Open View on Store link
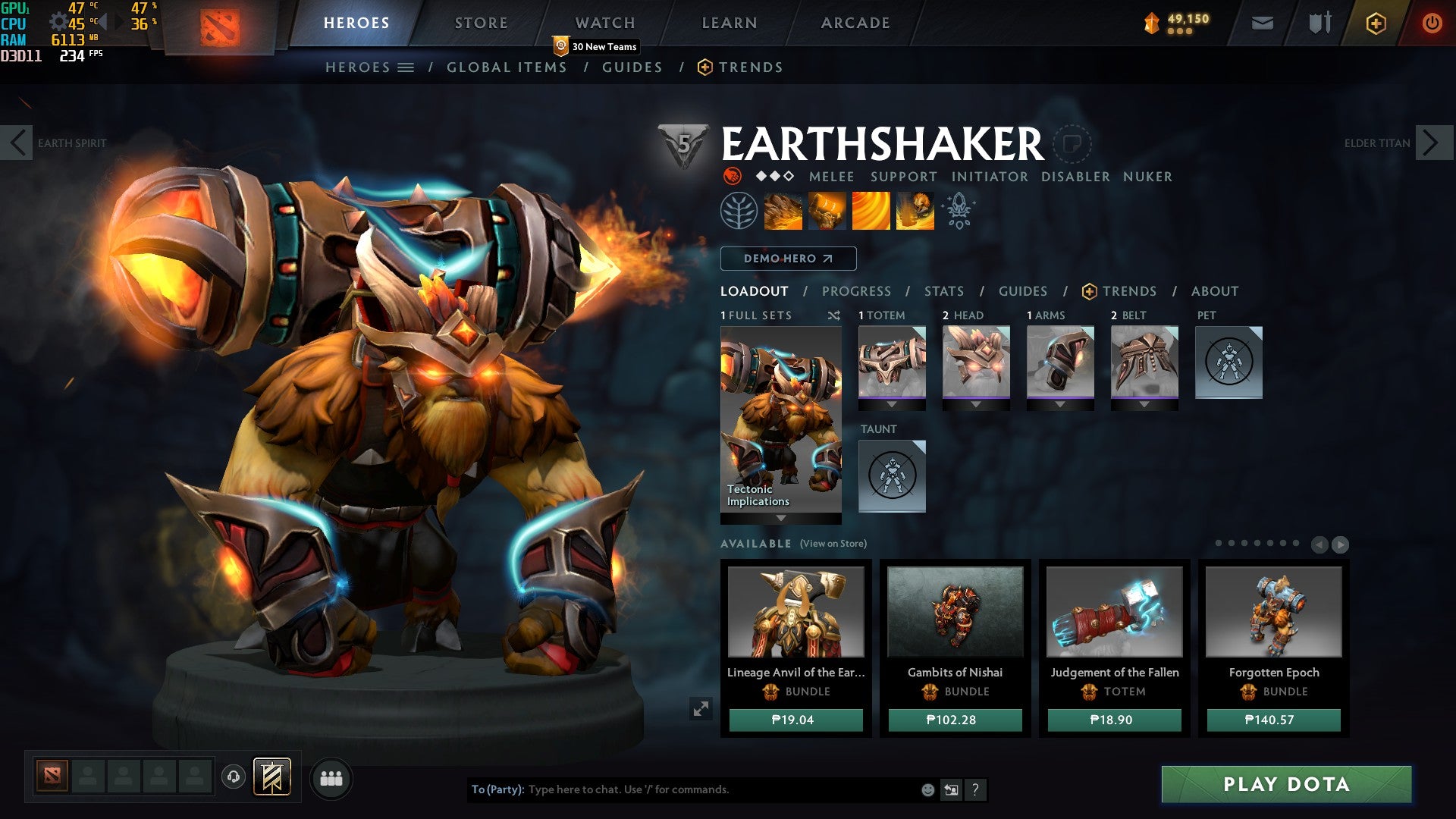Viewport: 1456px width, 819px height. coord(834,544)
